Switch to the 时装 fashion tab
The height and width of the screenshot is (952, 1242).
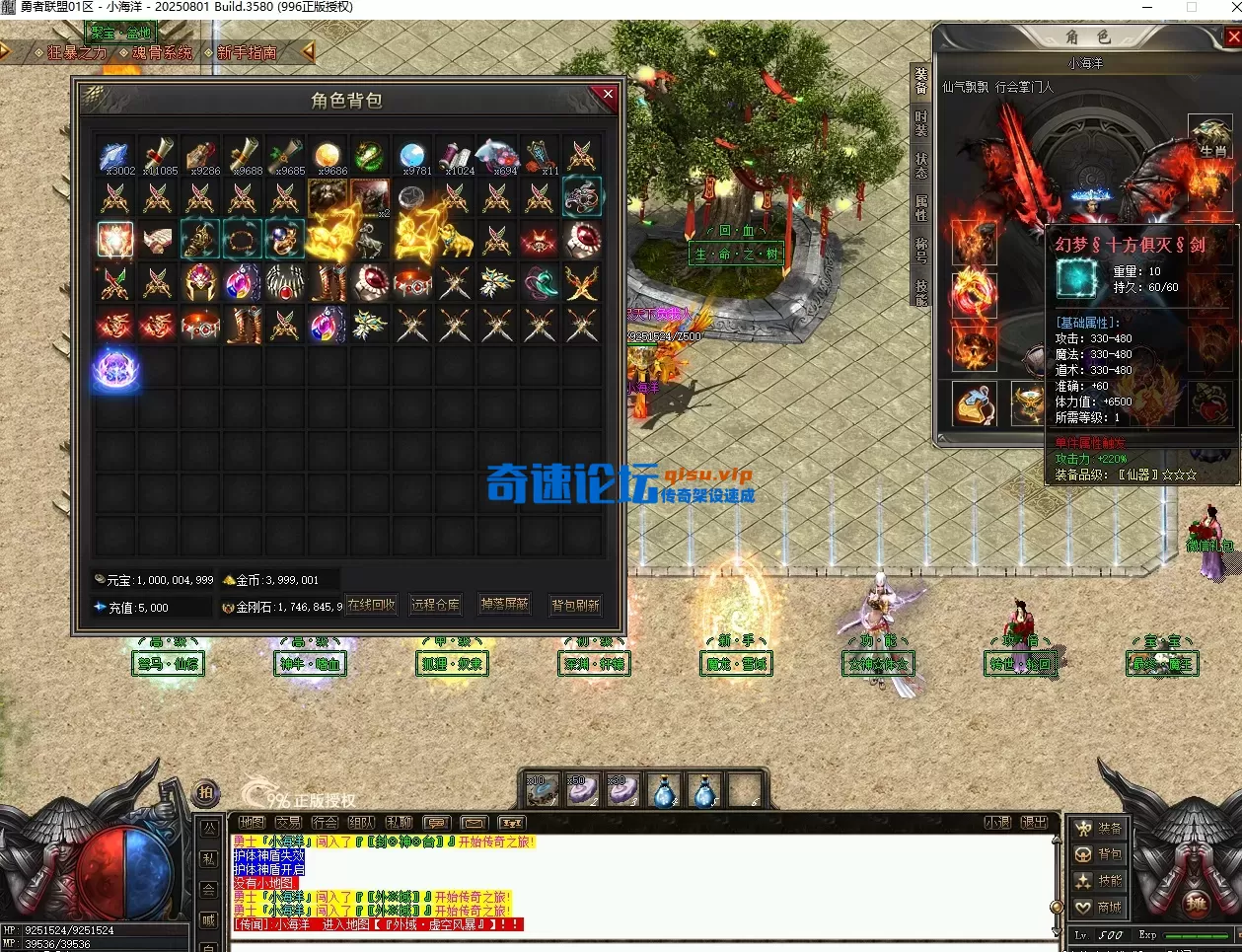point(920,123)
